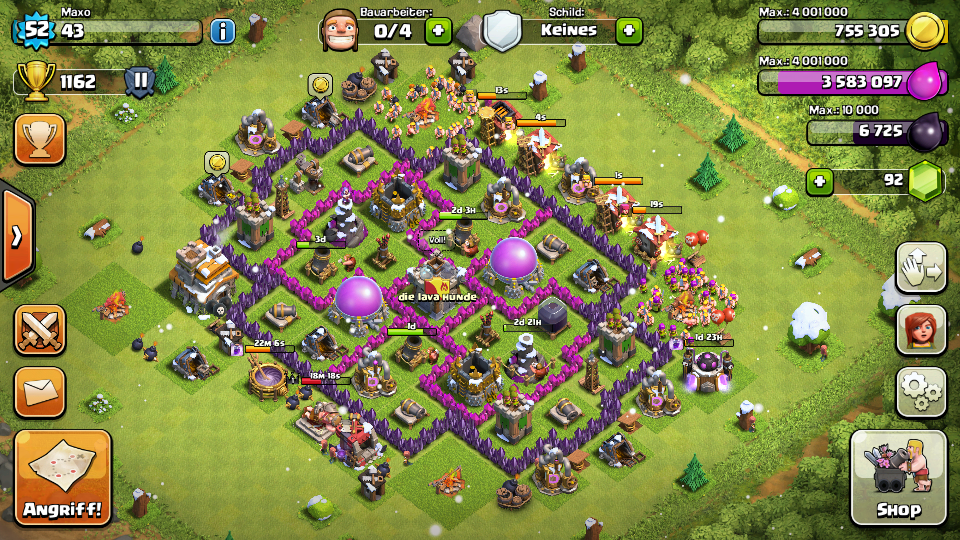Tap the level 52 experience badge

pos(36,29)
